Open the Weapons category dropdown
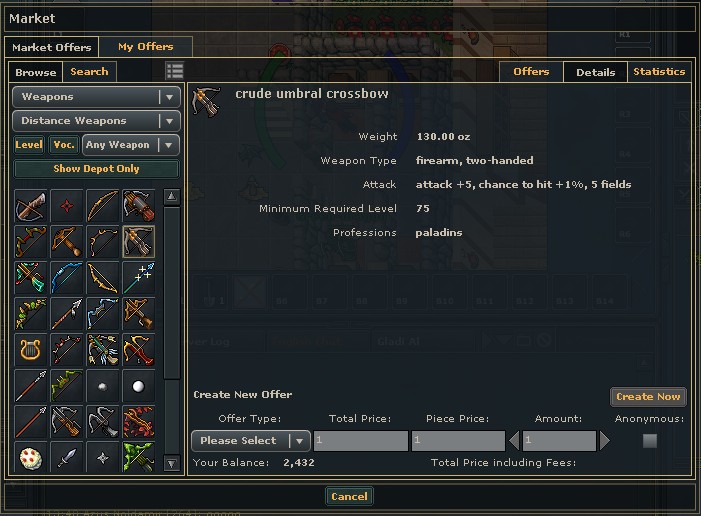Screen dimensions: 701x516 click(96, 97)
